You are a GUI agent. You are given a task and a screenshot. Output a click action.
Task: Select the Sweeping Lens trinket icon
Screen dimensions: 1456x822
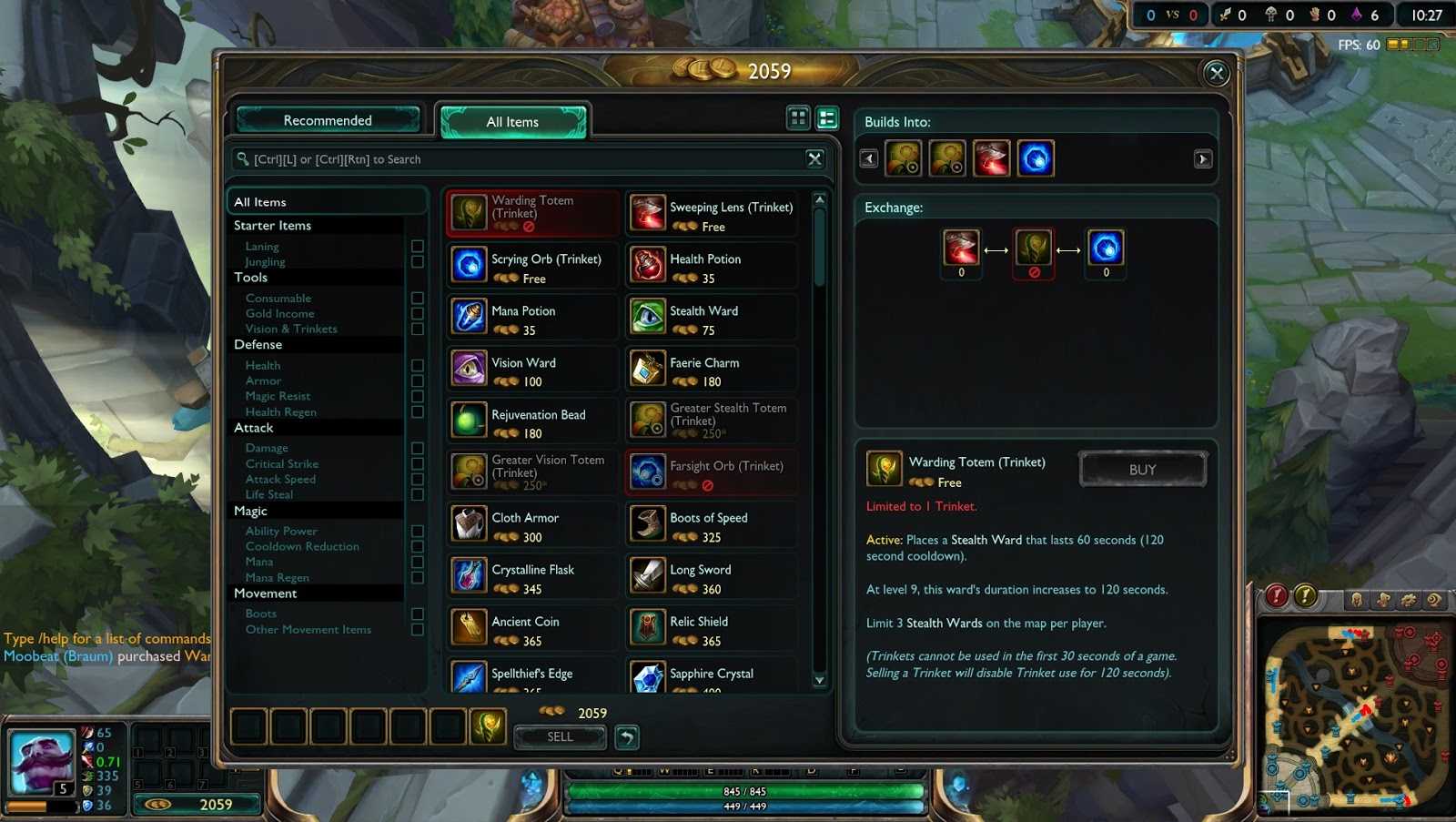point(648,213)
